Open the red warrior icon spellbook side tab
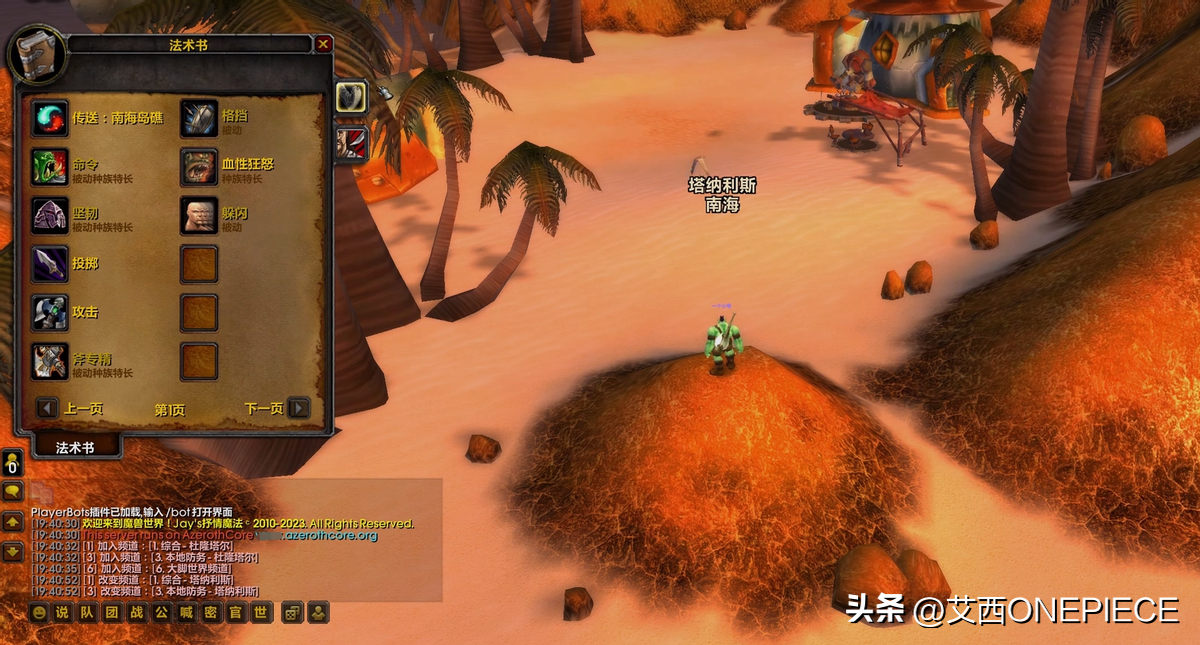 [351, 143]
